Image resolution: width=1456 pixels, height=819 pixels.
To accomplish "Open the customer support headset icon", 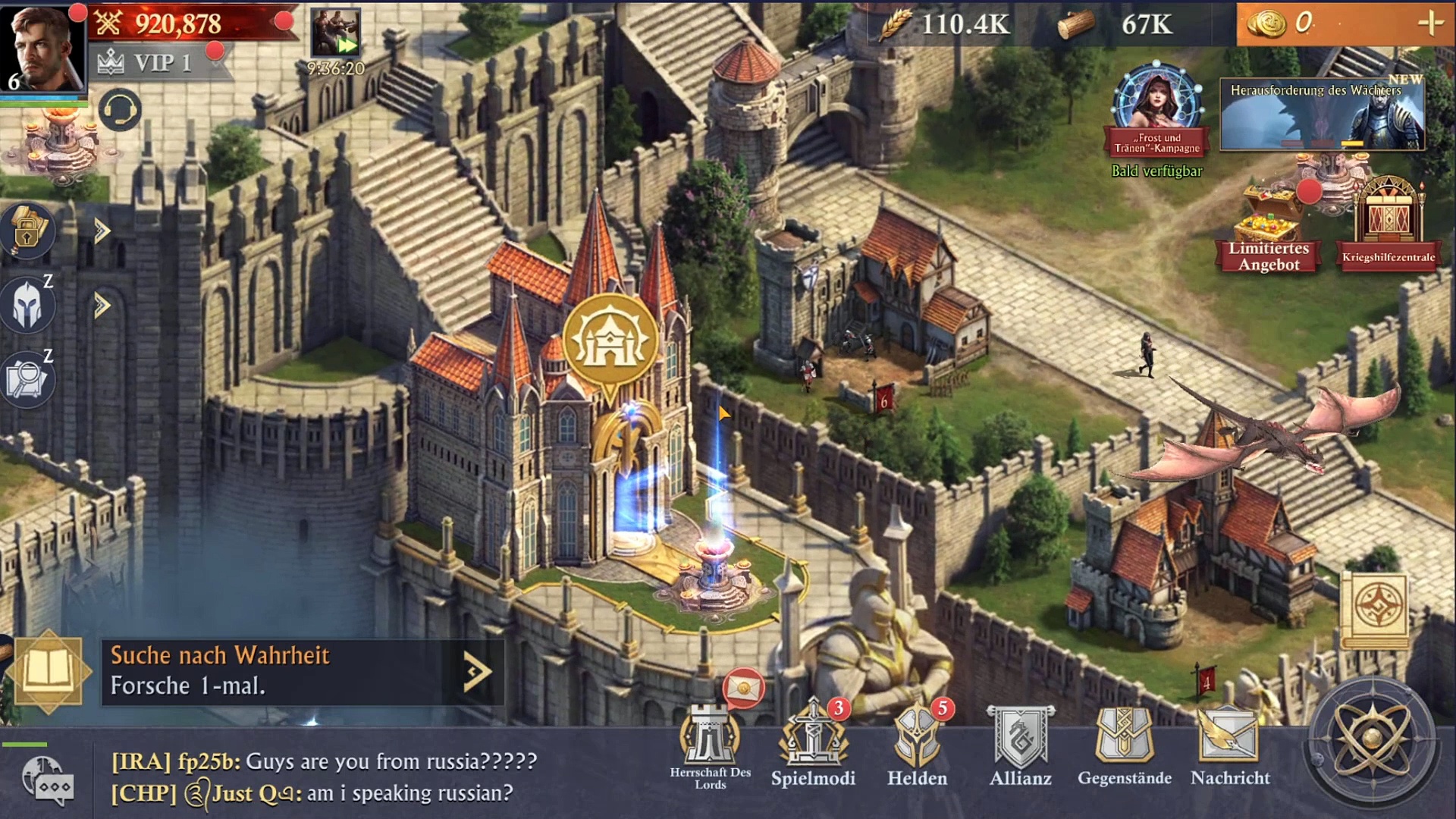I will point(120,110).
